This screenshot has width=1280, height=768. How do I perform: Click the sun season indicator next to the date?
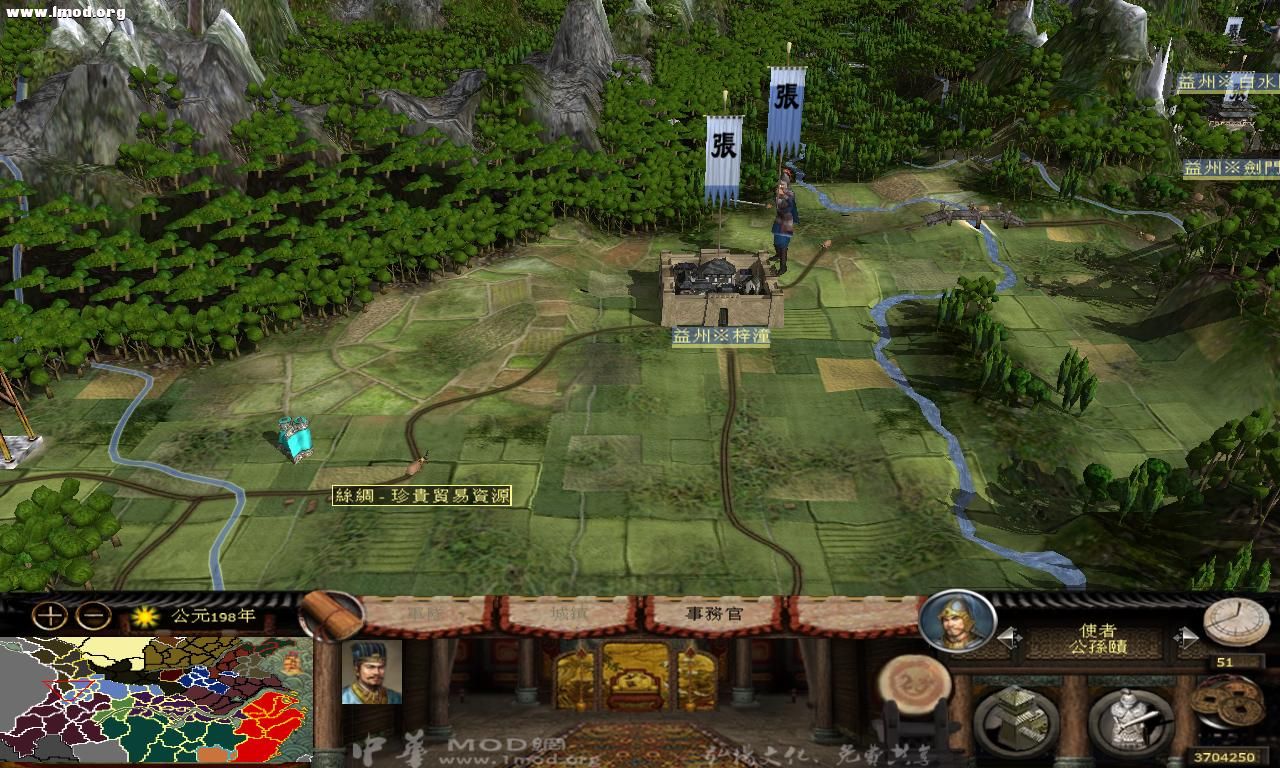click(x=146, y=617)
